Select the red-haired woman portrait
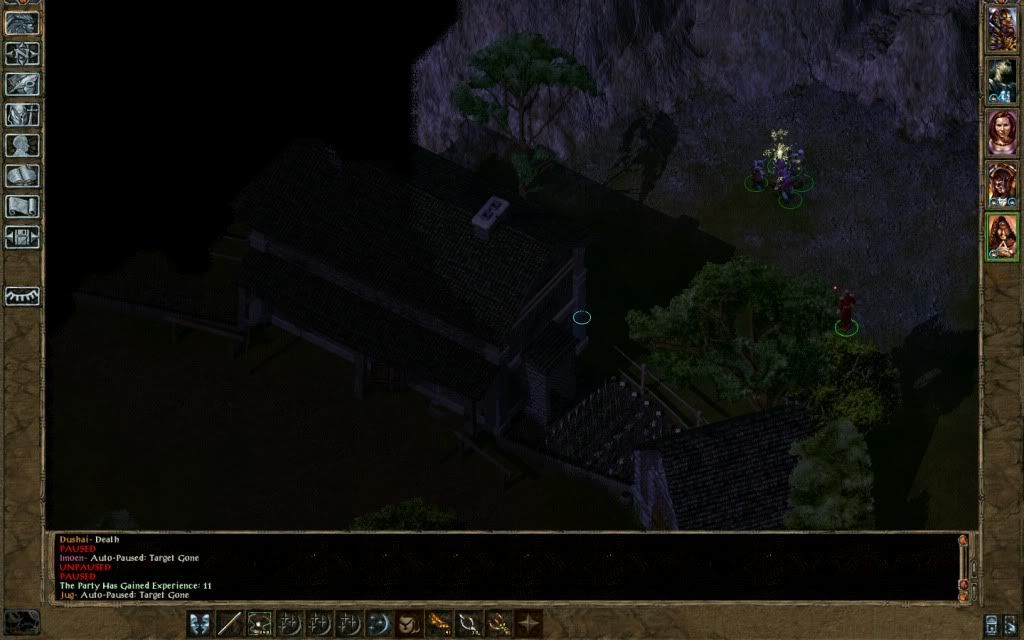The height and width of the screenshot is (640, 1024). 1002,132
